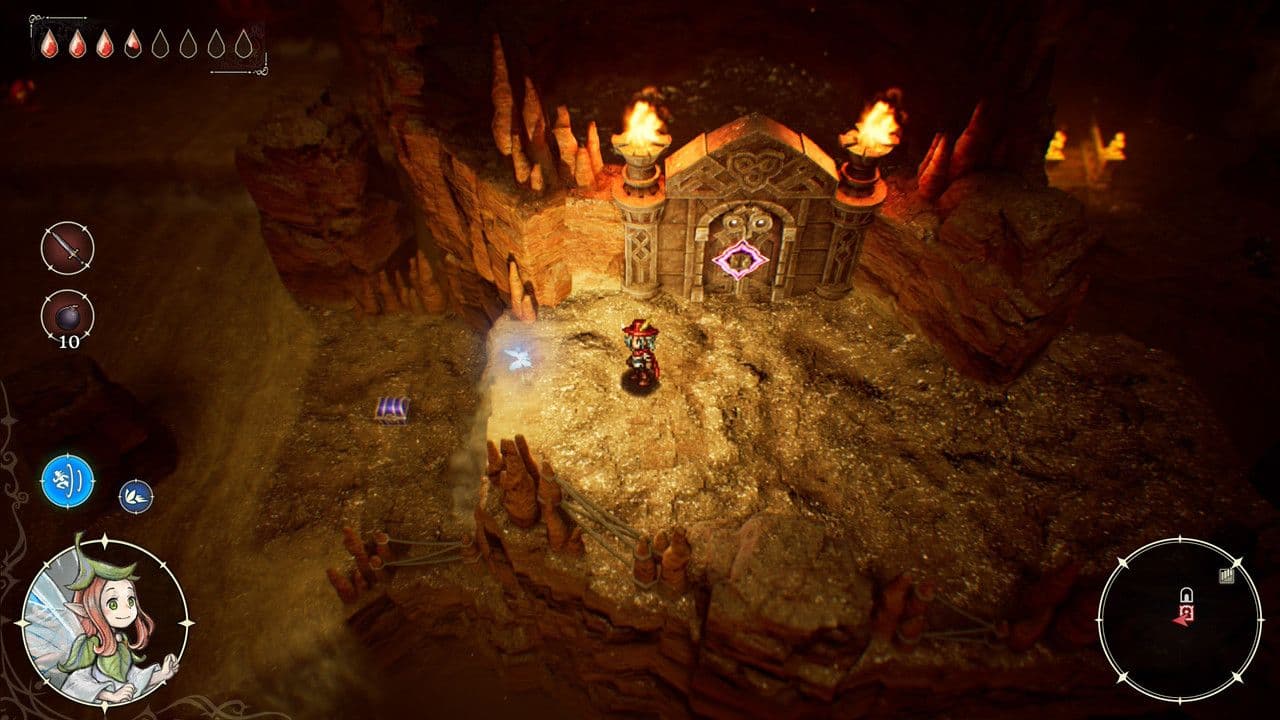1280x720 pixels.
Task: Select the player character standing near the gate
Action: click(638, 350)
